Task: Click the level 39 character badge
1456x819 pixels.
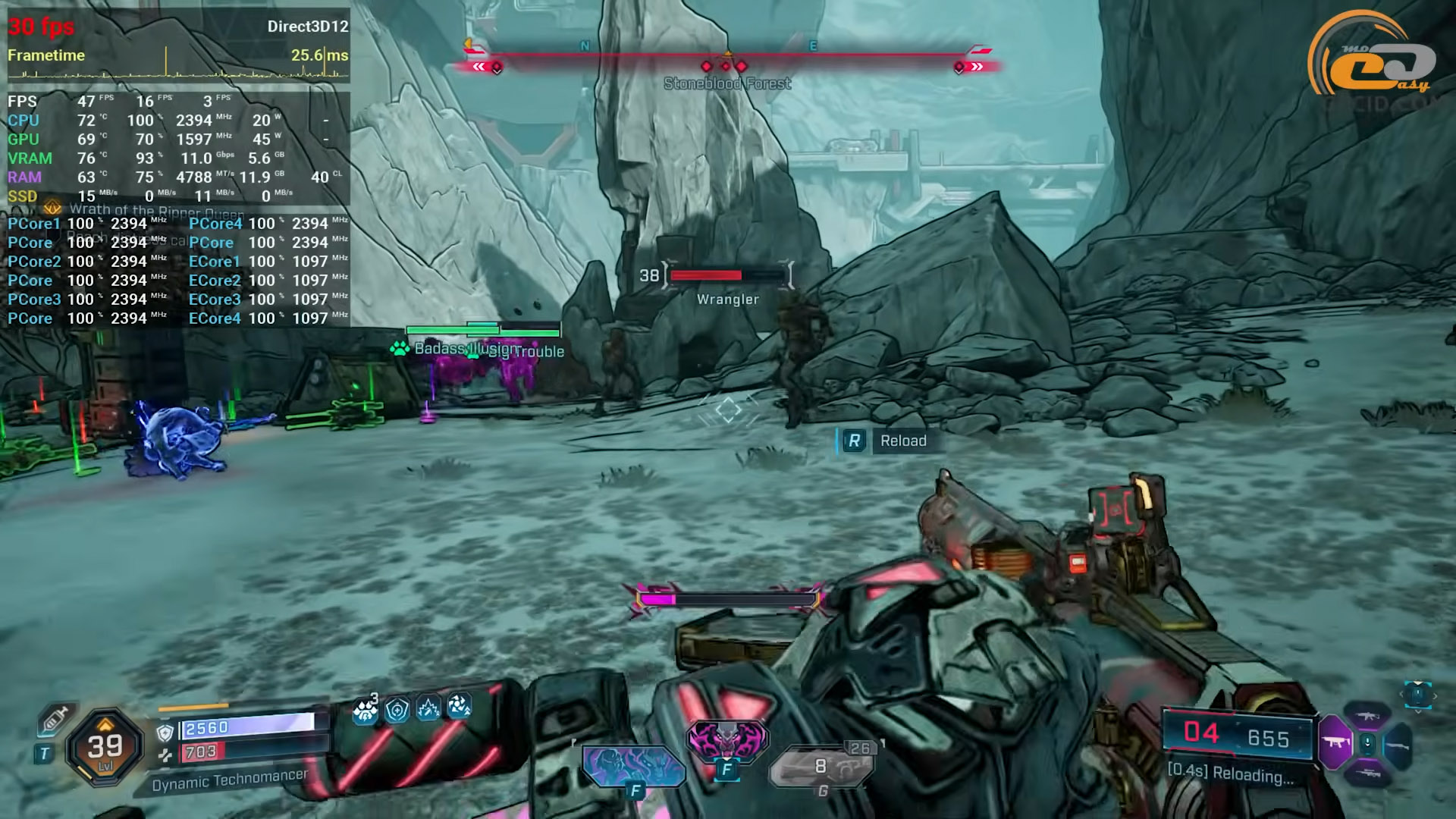Action: tap(105, 747)
